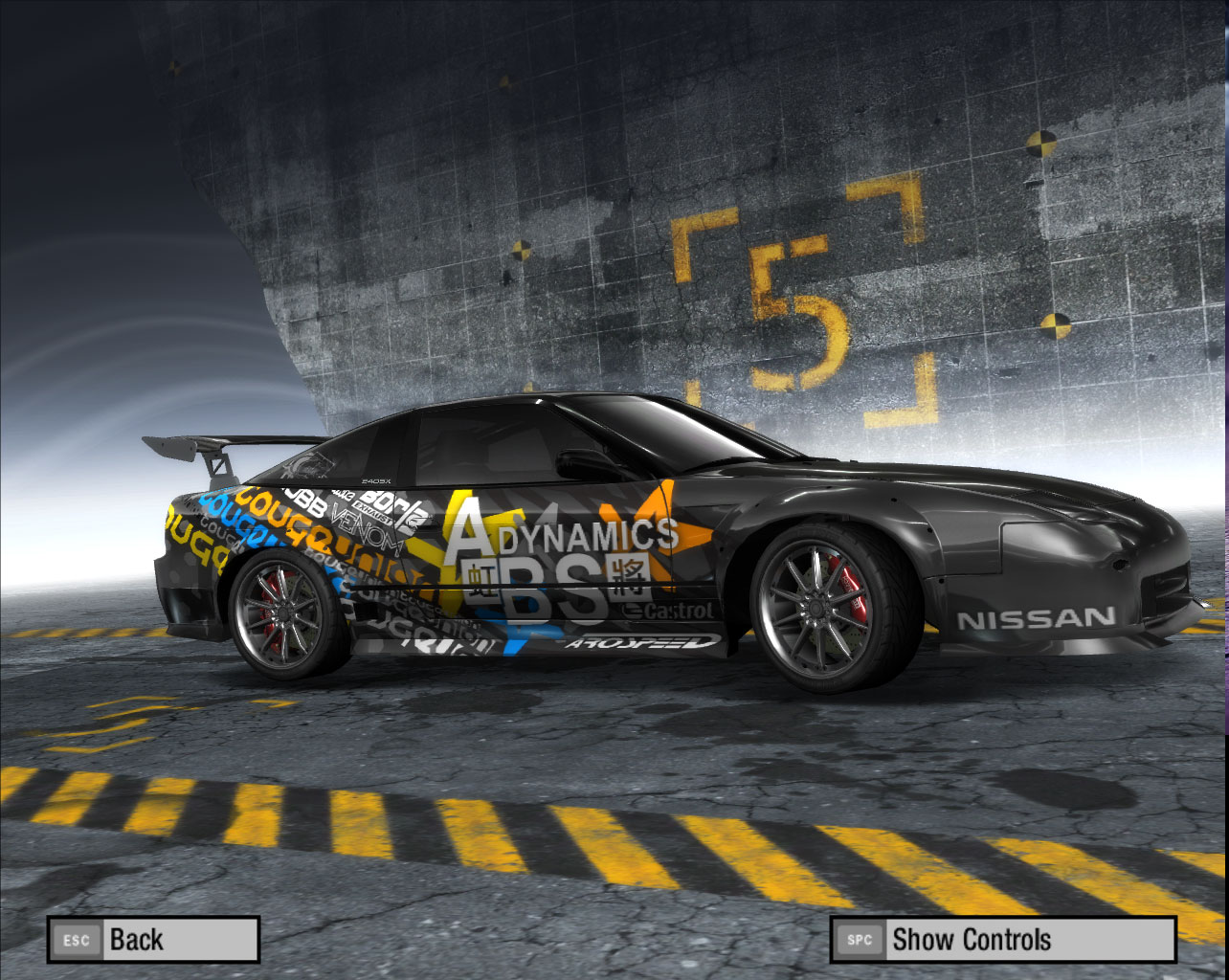Screen dimensions: 1229x980
Task: Open the Show Controls button
Action: click(x=1002, y=939)
